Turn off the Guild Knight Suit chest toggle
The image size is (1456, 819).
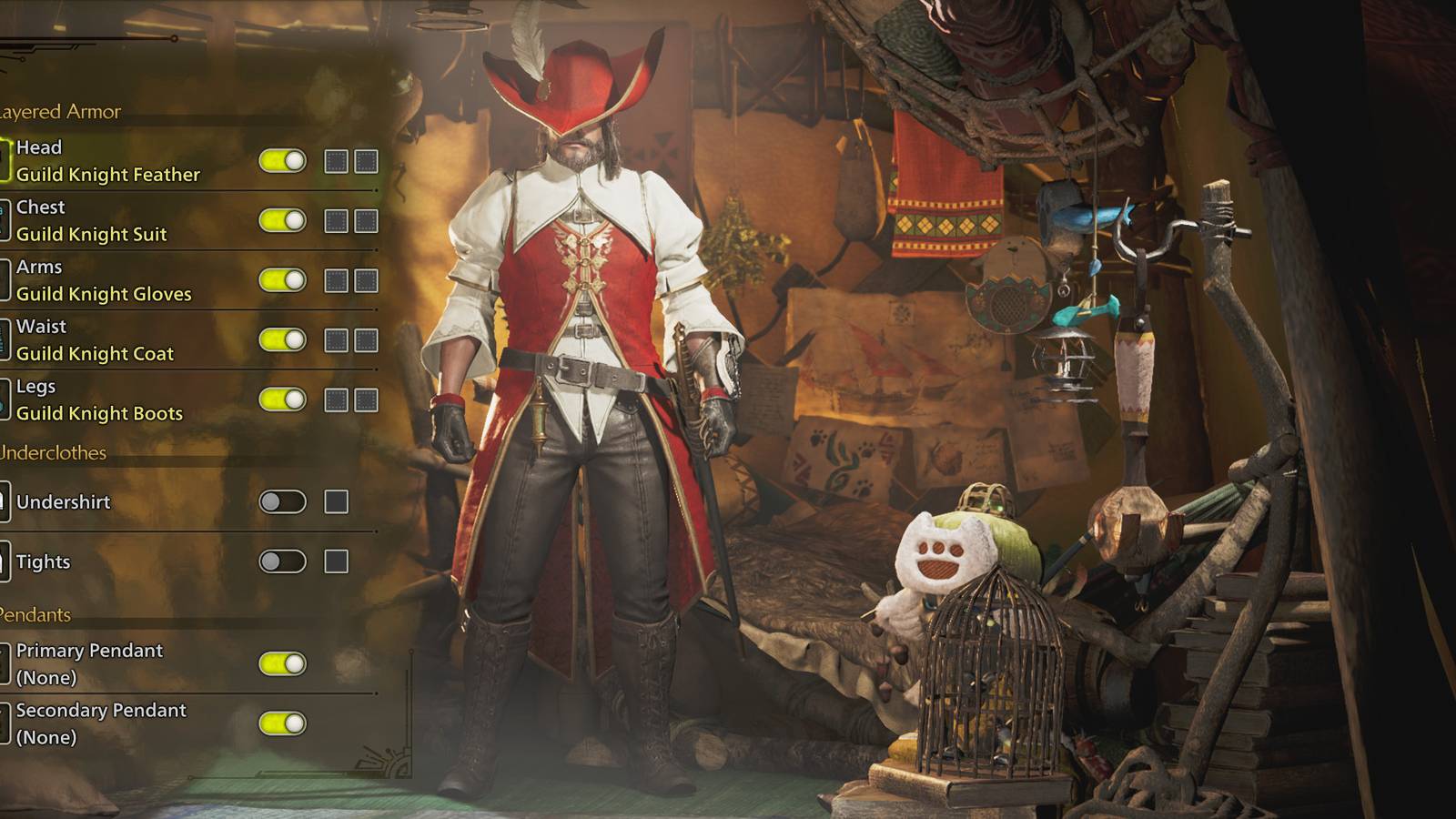tap(282, 220)
